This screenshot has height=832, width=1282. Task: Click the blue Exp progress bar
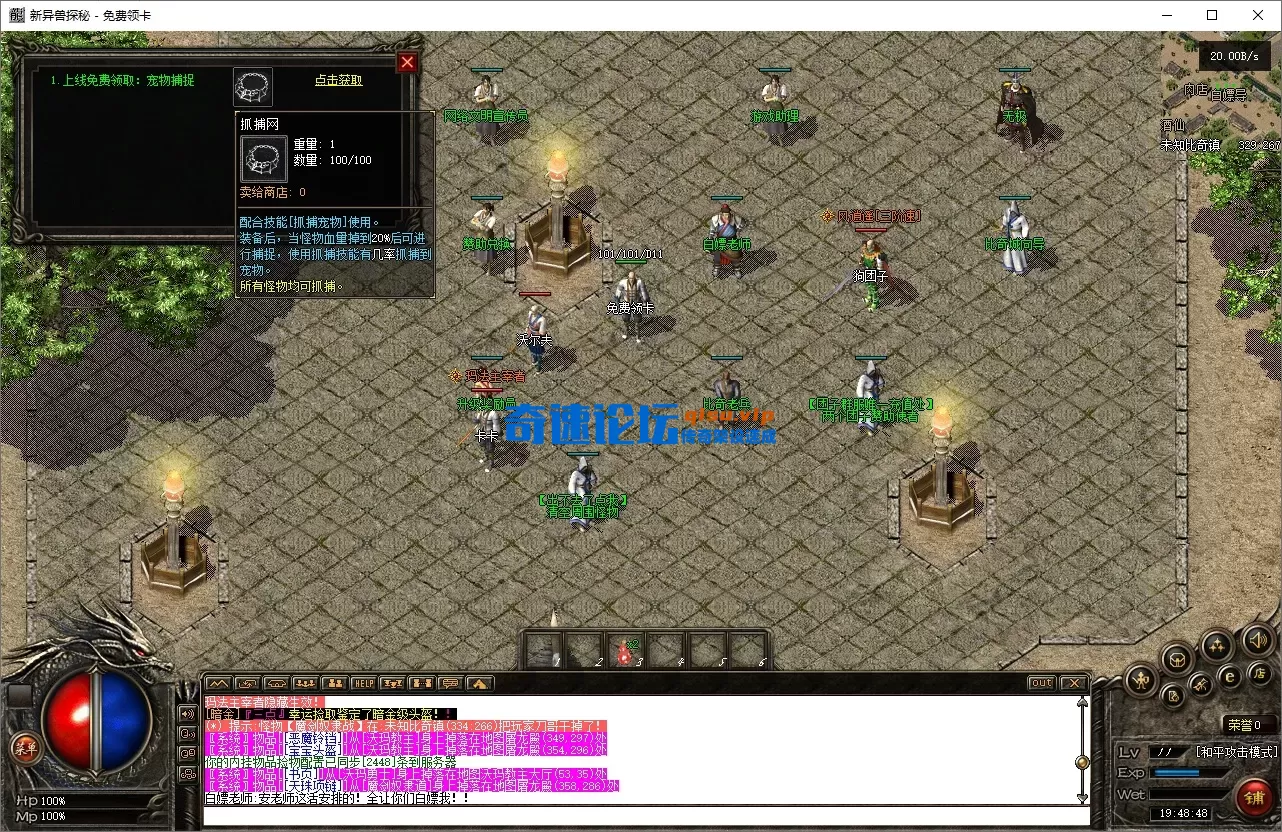click(1178, 772)
